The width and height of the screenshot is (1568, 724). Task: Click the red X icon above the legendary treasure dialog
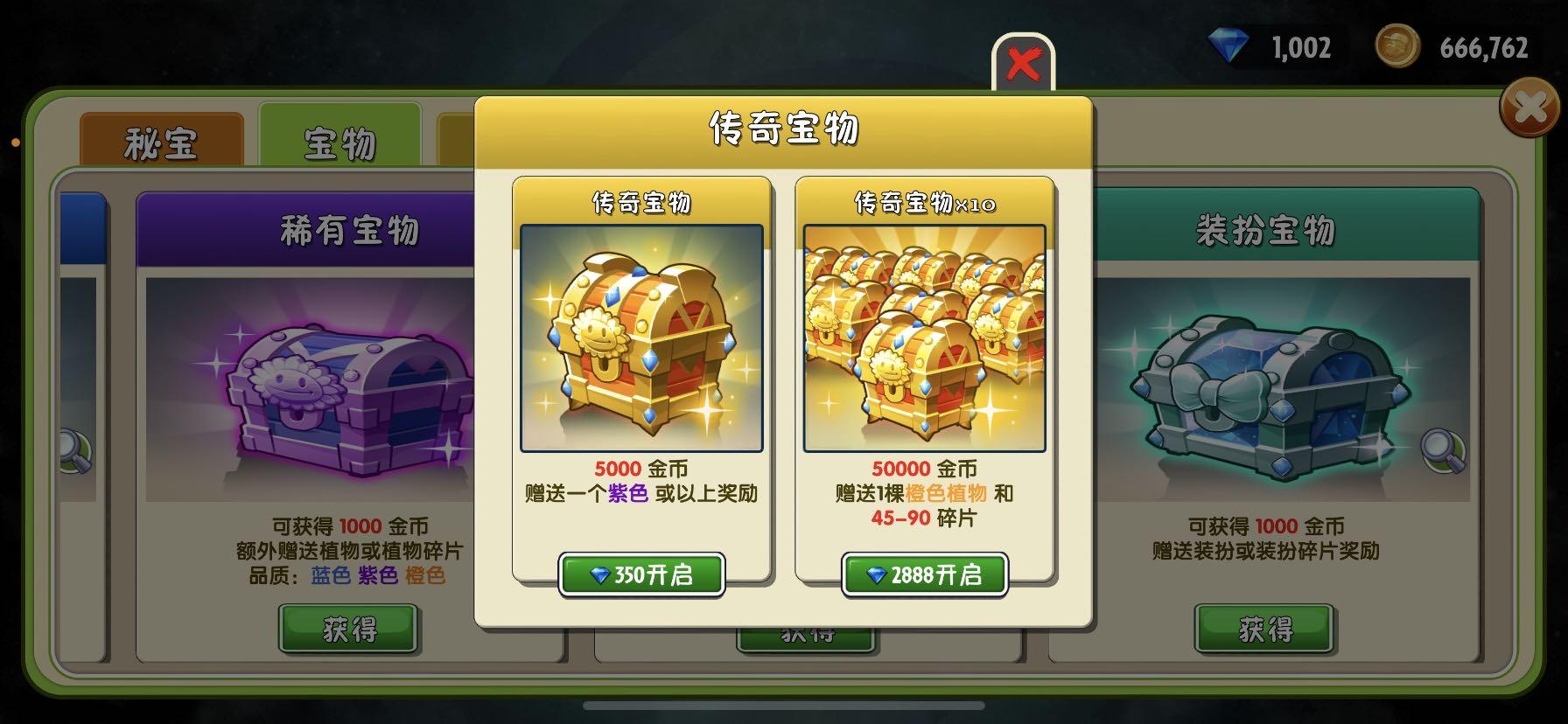click(x=1025, y=60)
